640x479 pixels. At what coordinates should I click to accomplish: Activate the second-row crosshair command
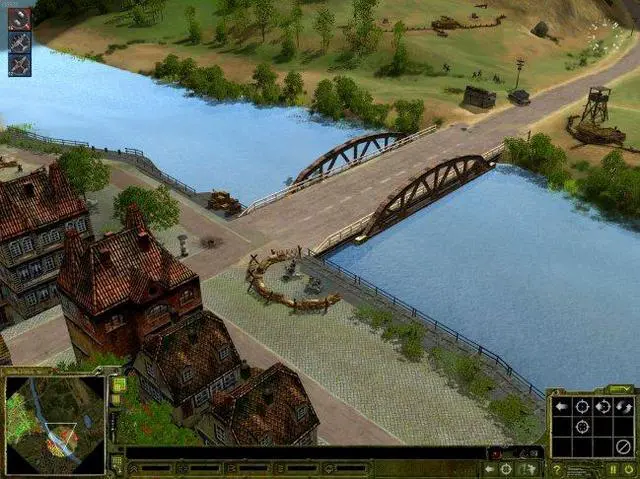[x=582, y=426]
